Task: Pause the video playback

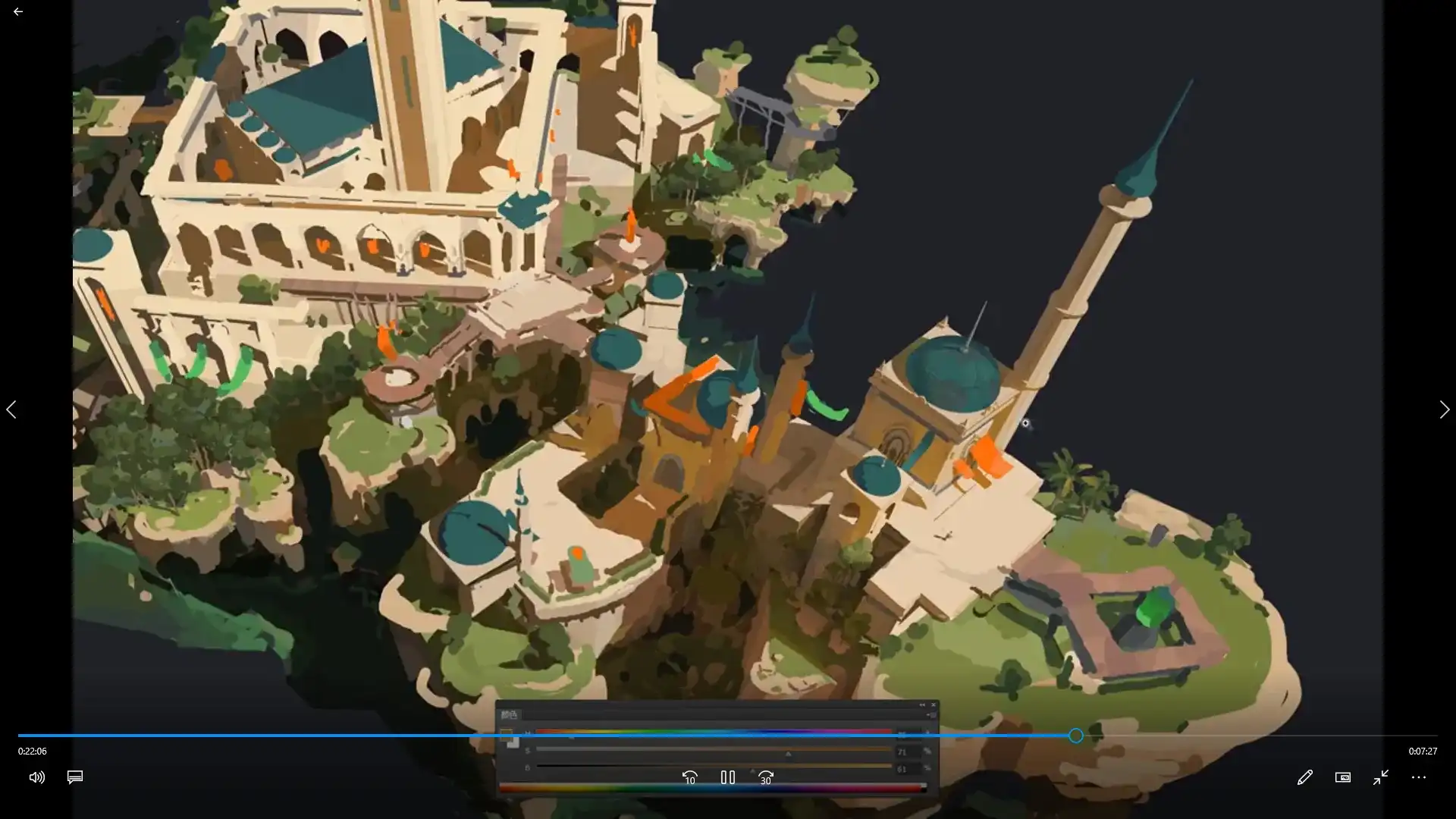Action: [x=727, y=777]
